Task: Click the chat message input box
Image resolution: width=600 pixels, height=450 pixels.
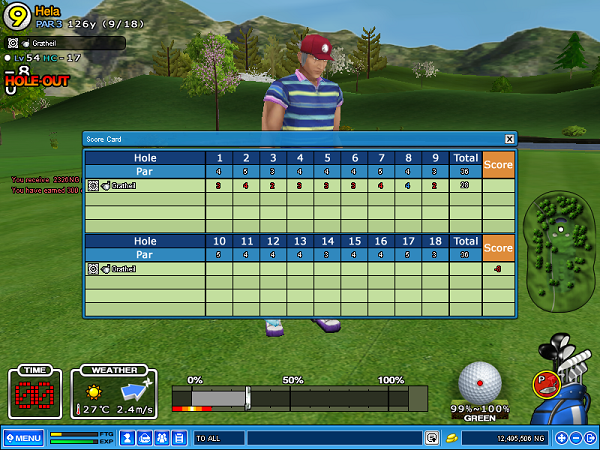Action: 333,438
